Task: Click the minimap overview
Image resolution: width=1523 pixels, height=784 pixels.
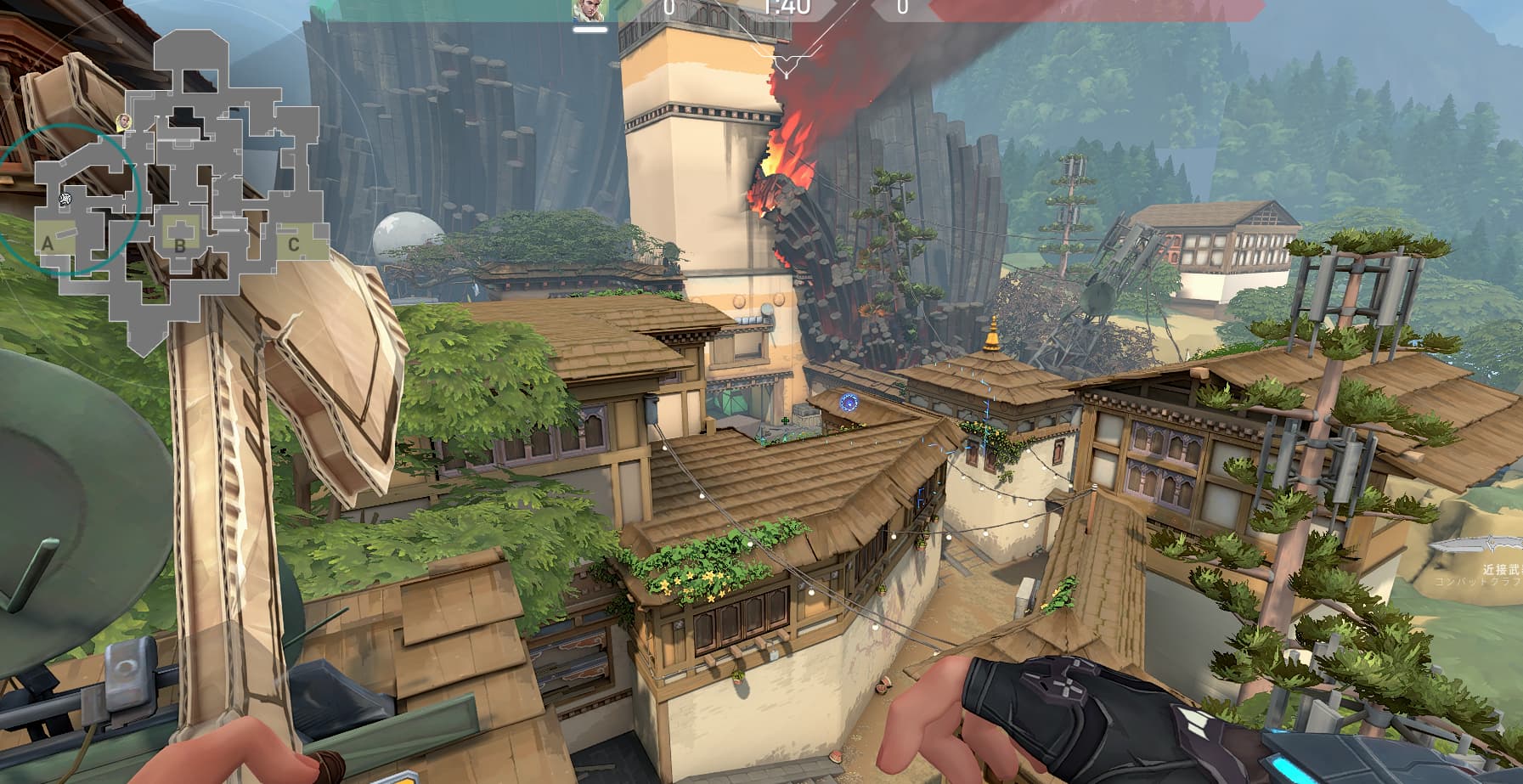Action: [x=181, y=191]
